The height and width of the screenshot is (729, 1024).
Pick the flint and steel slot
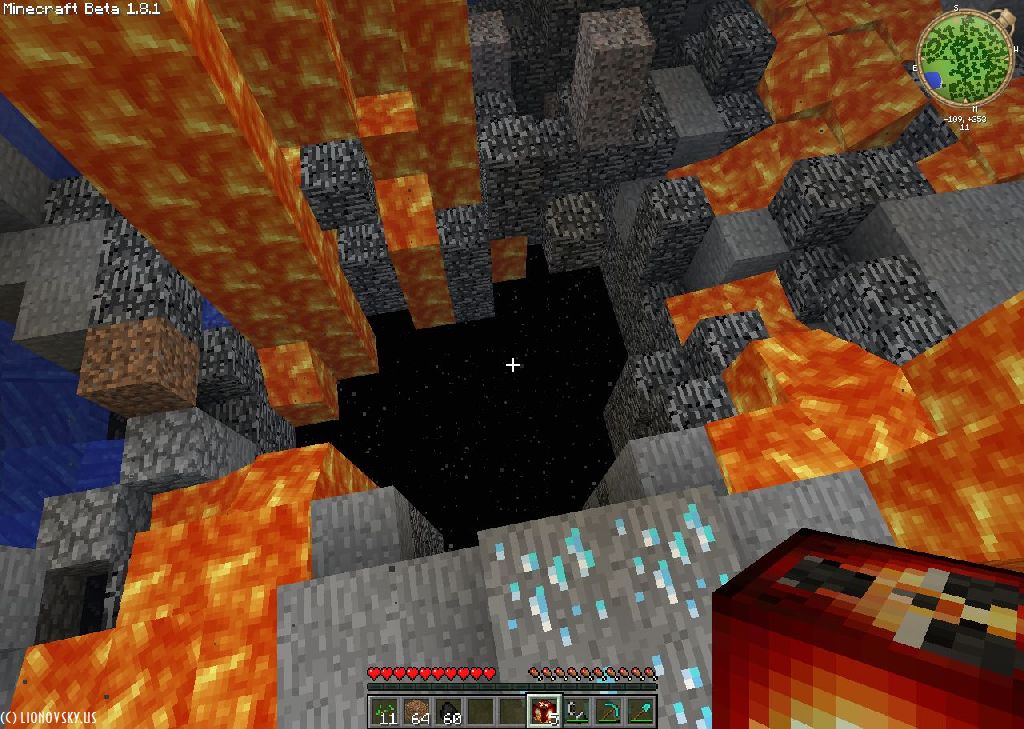(576, 710)
